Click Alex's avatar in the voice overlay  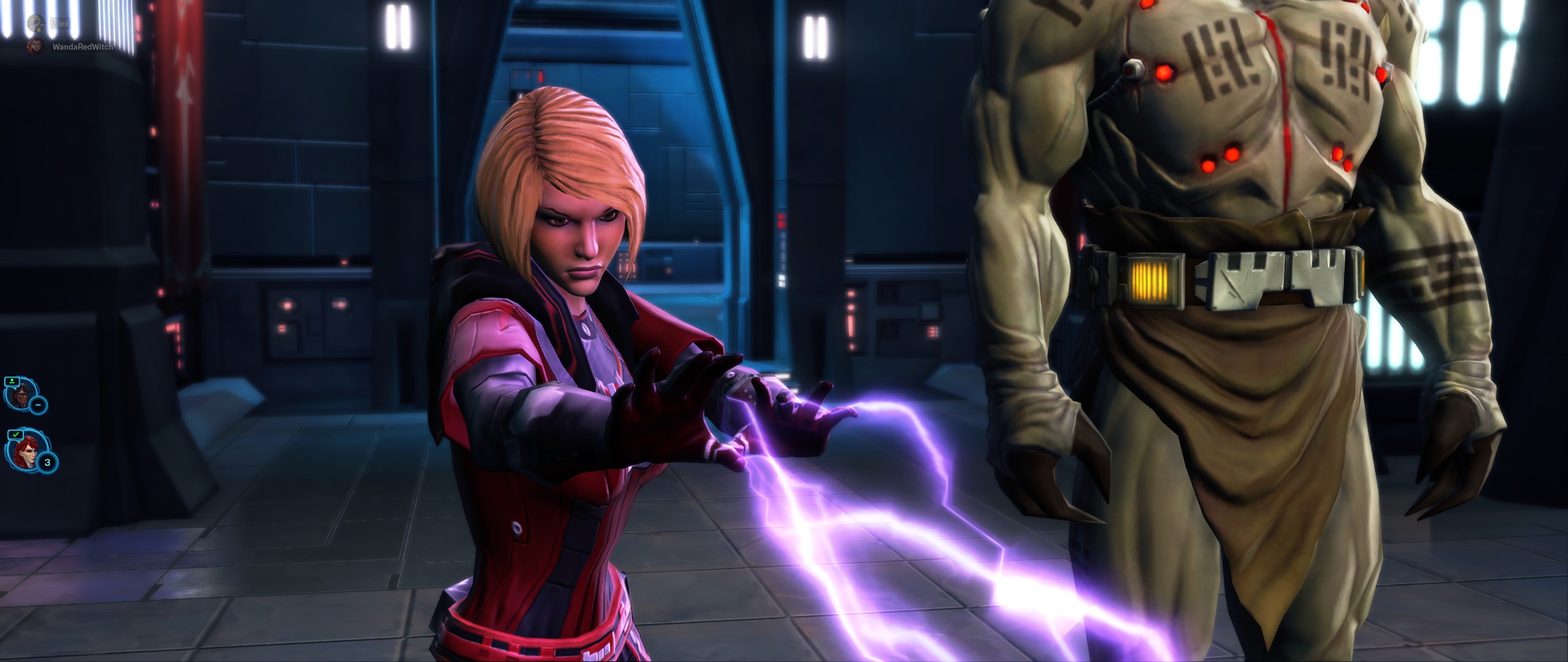36,23
